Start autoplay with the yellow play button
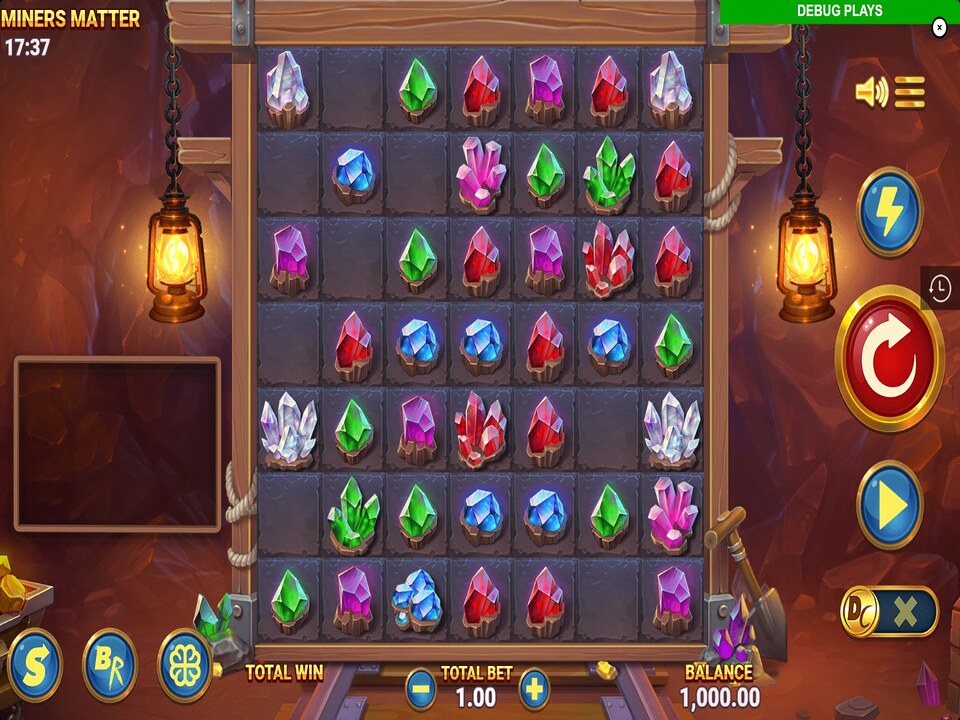The width and height of the screenshot is (960, 720). pyautogui.click(x=889, y=505)
